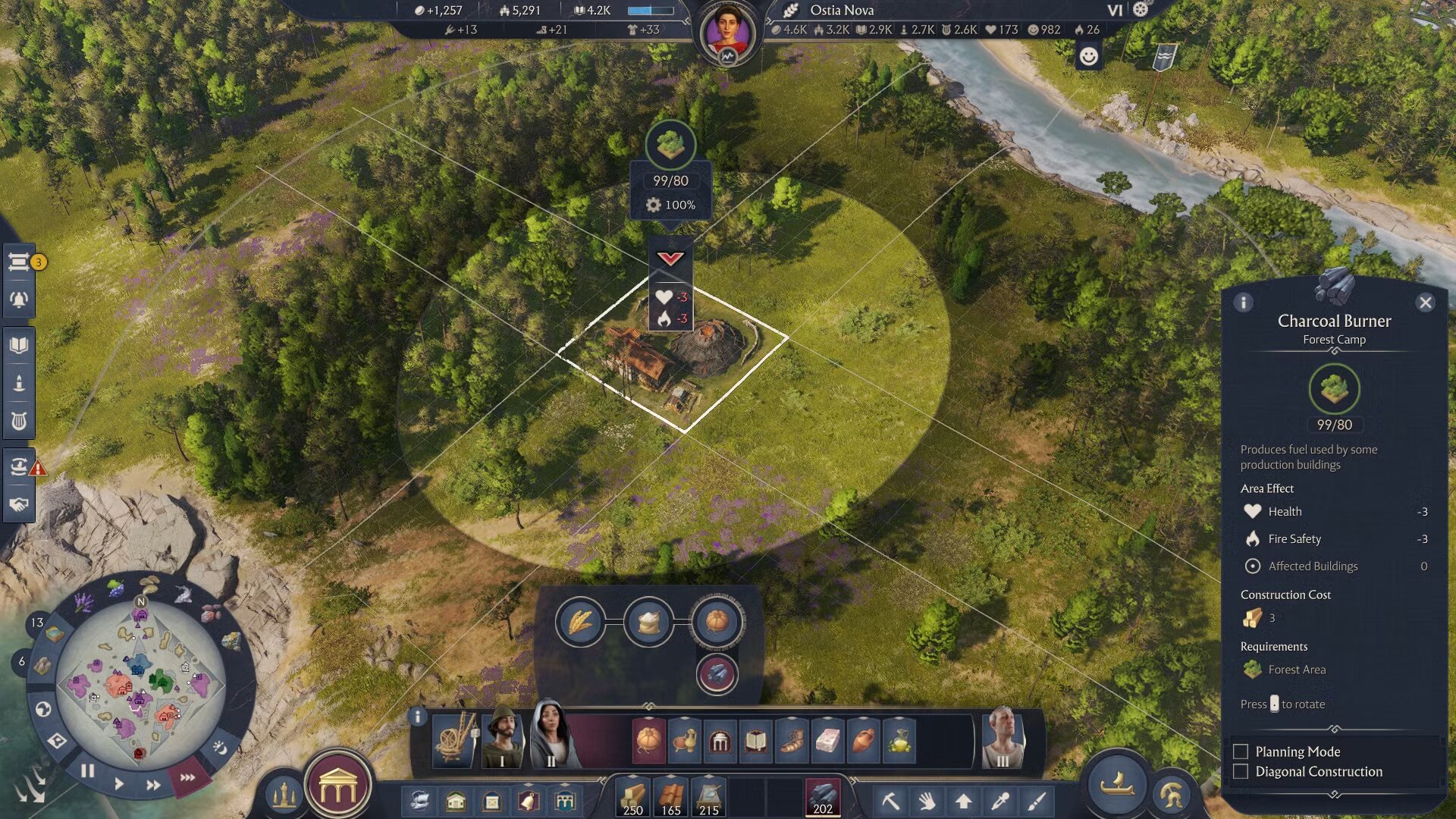Enable Planning Mode
Viewport: 1456px width, 819px height.
(1241, 752)
